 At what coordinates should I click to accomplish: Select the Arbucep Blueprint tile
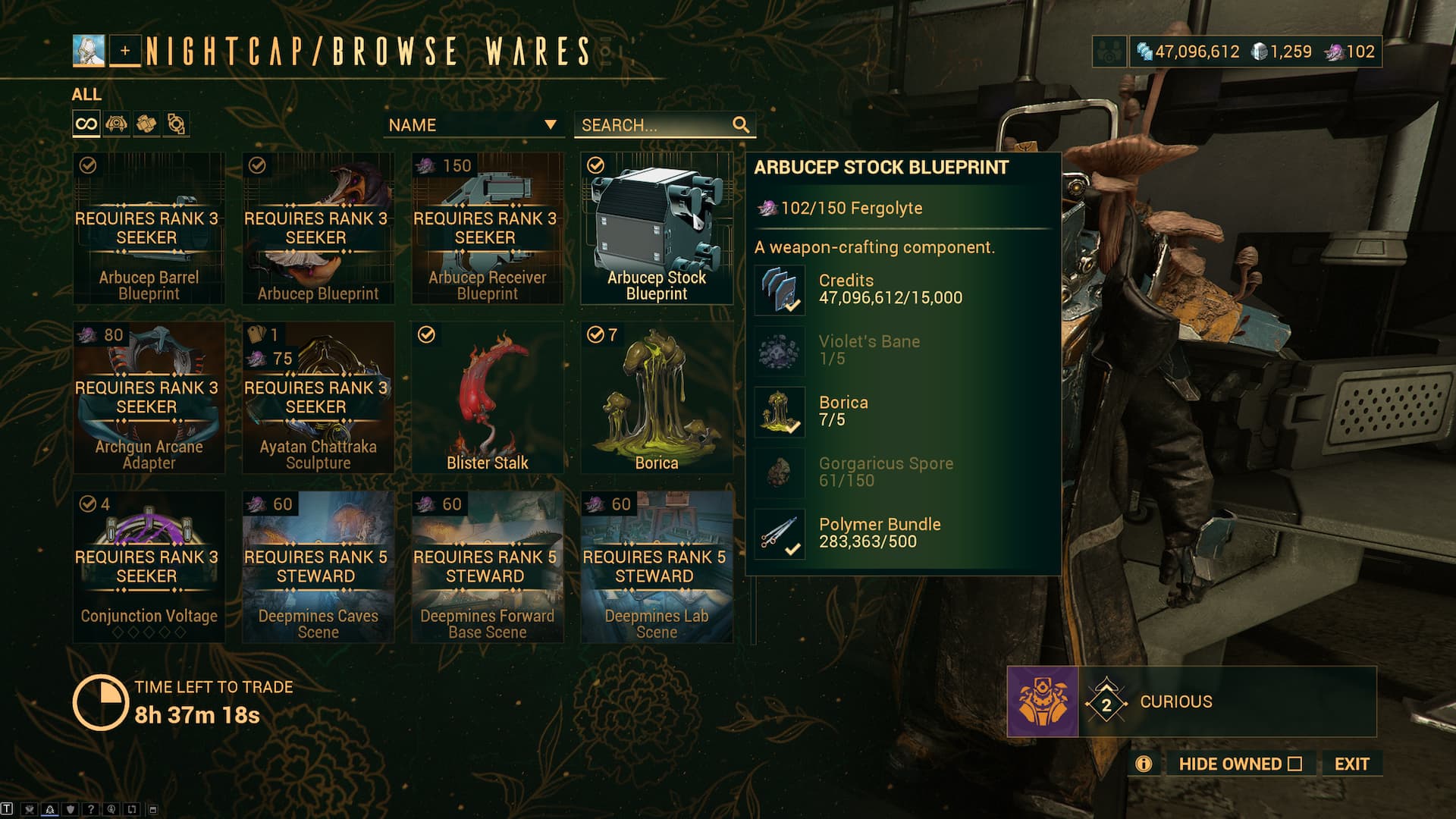click(x=318, y=228)
